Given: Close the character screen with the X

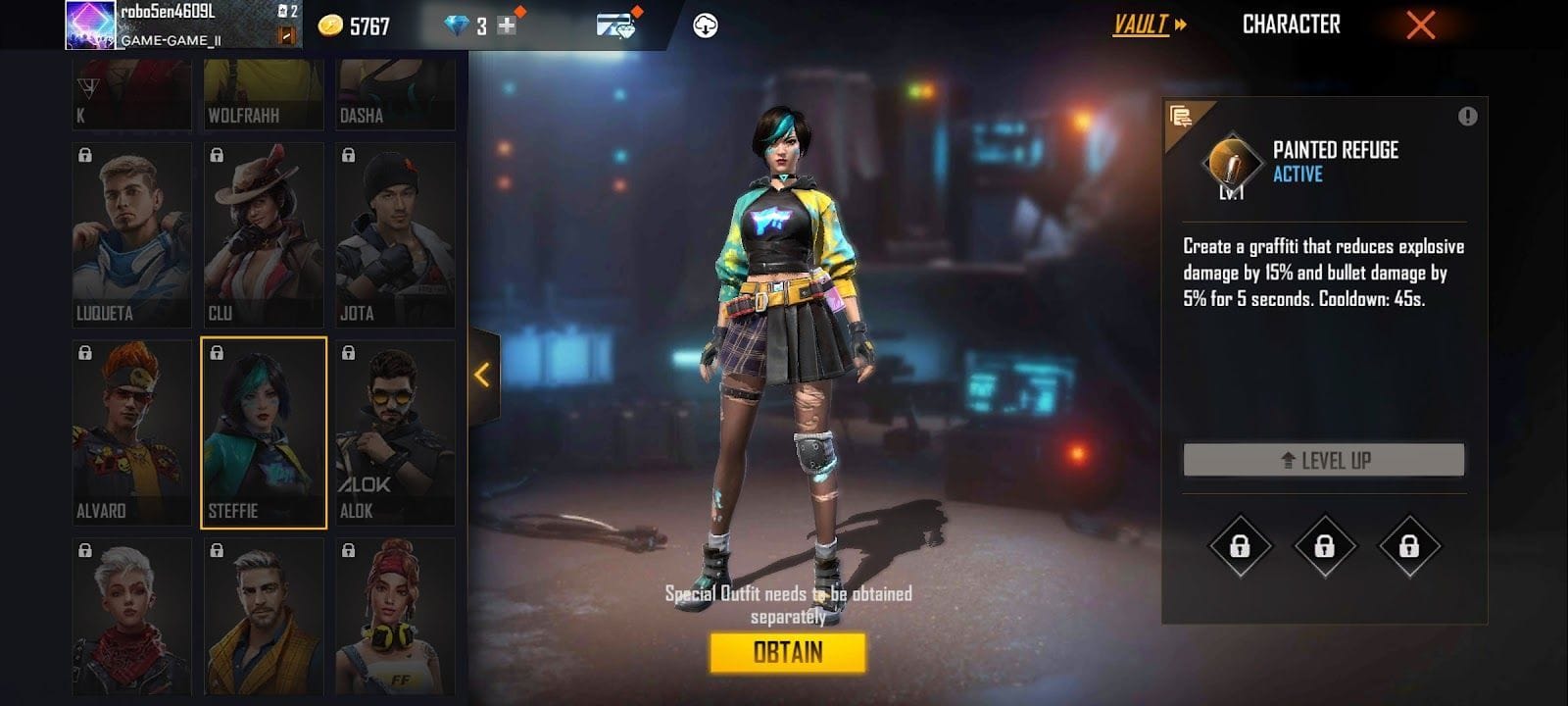Looking at the screenshot, I should (1420, 25).
